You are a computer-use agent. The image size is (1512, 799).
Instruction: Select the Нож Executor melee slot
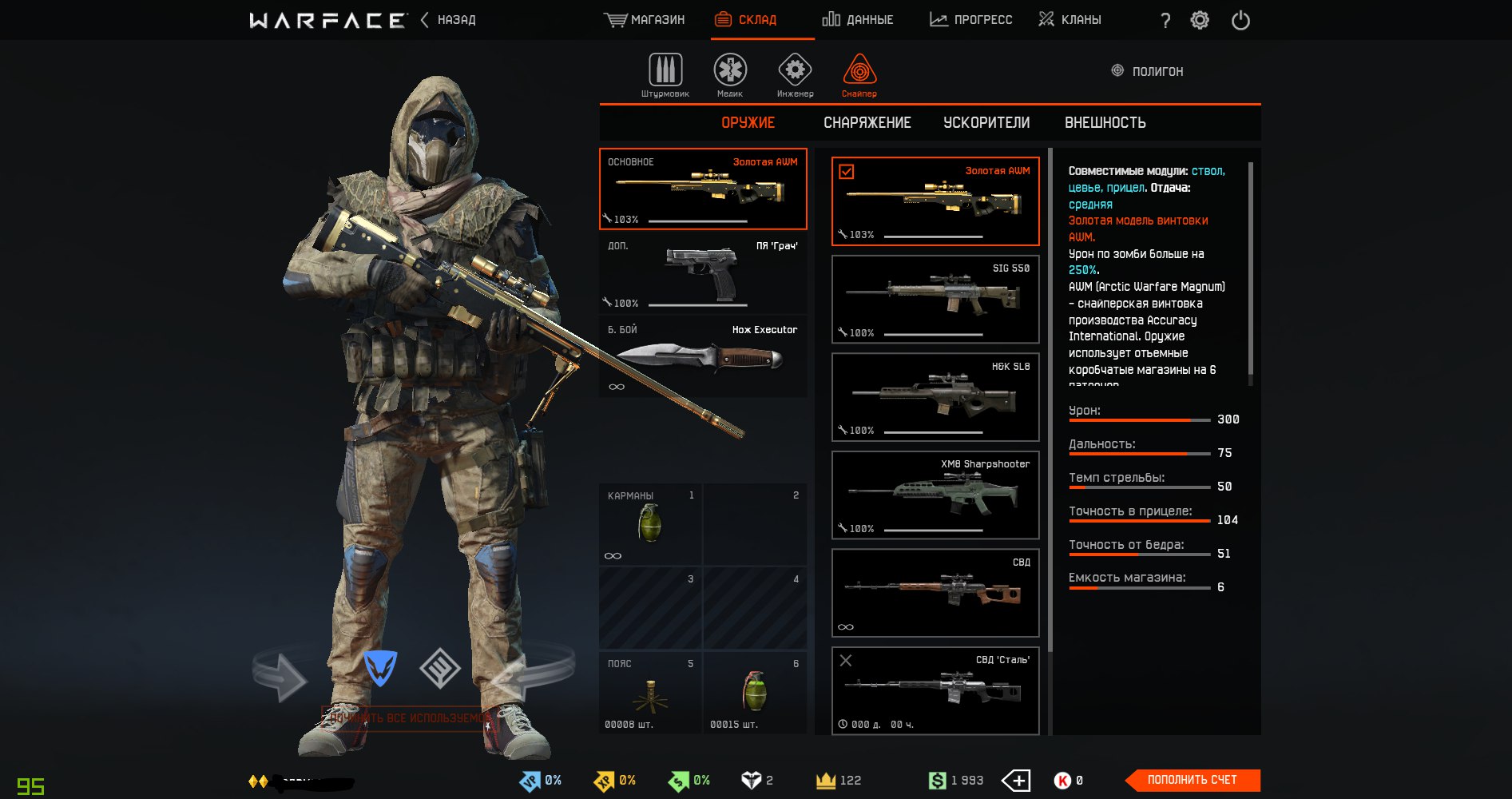click(x=703, y=357)
